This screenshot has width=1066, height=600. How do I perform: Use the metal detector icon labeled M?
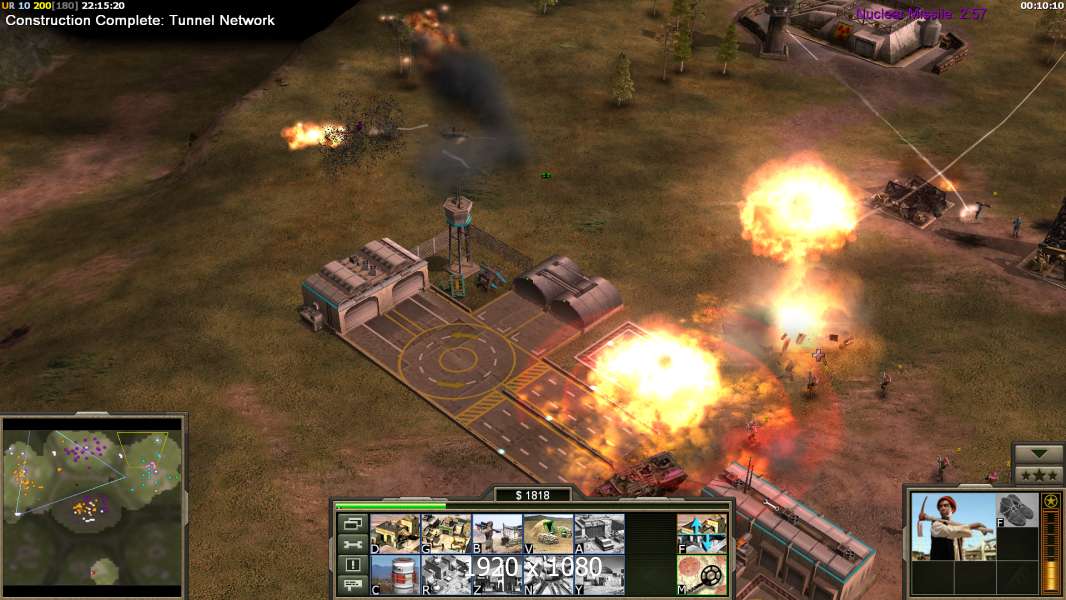702,575
